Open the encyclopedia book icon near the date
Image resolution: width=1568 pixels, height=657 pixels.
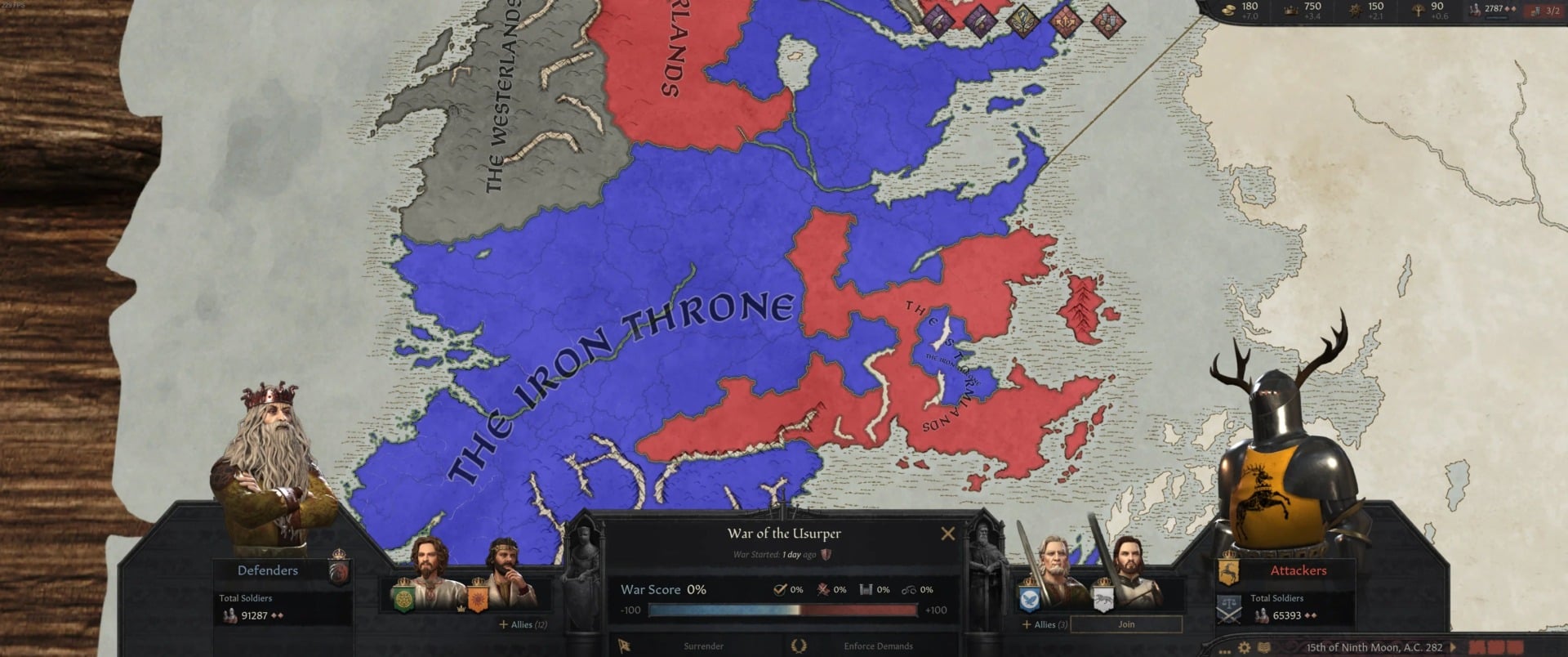[x=1263, y=646]
